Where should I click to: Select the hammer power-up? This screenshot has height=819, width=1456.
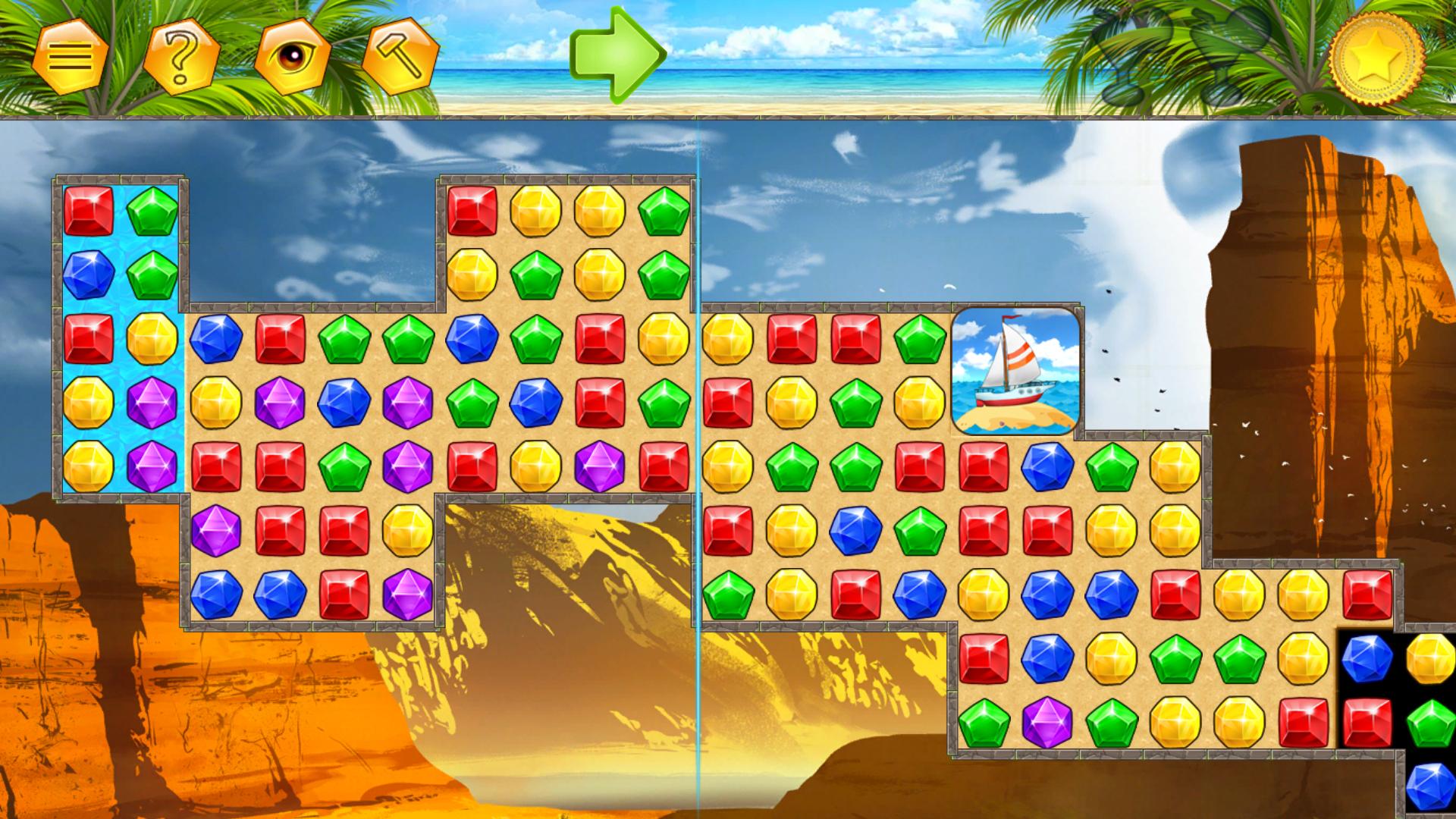[x=401, y=56]
